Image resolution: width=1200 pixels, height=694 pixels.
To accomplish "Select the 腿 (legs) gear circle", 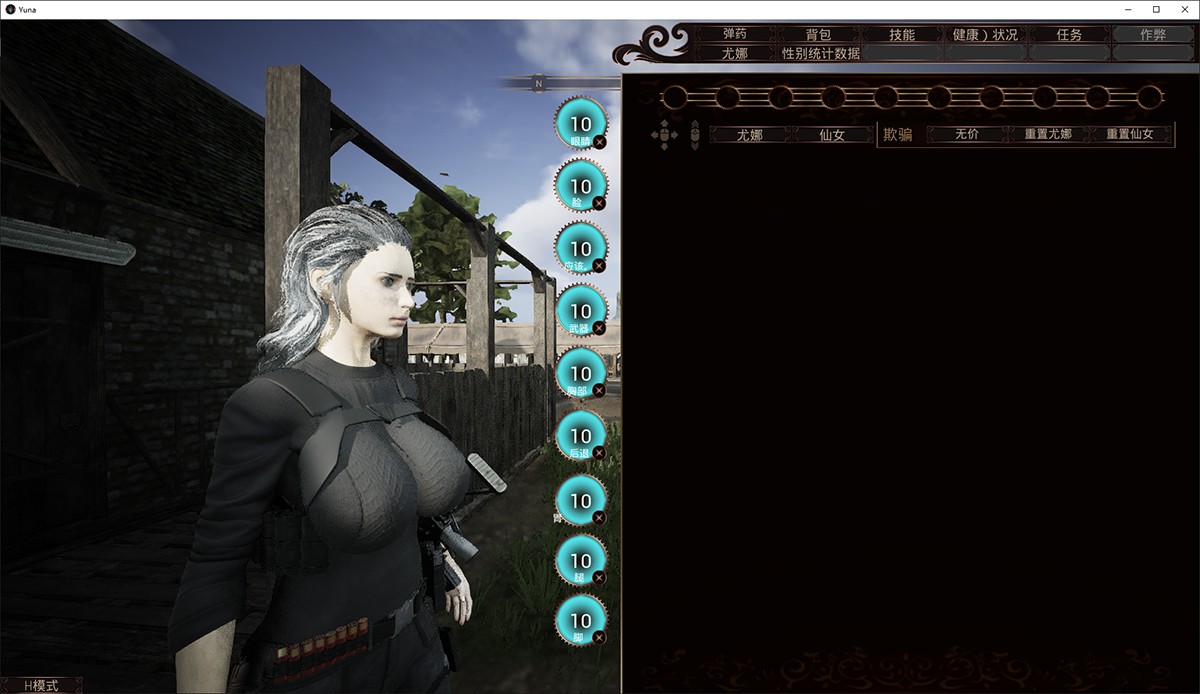I will [580, 559].
